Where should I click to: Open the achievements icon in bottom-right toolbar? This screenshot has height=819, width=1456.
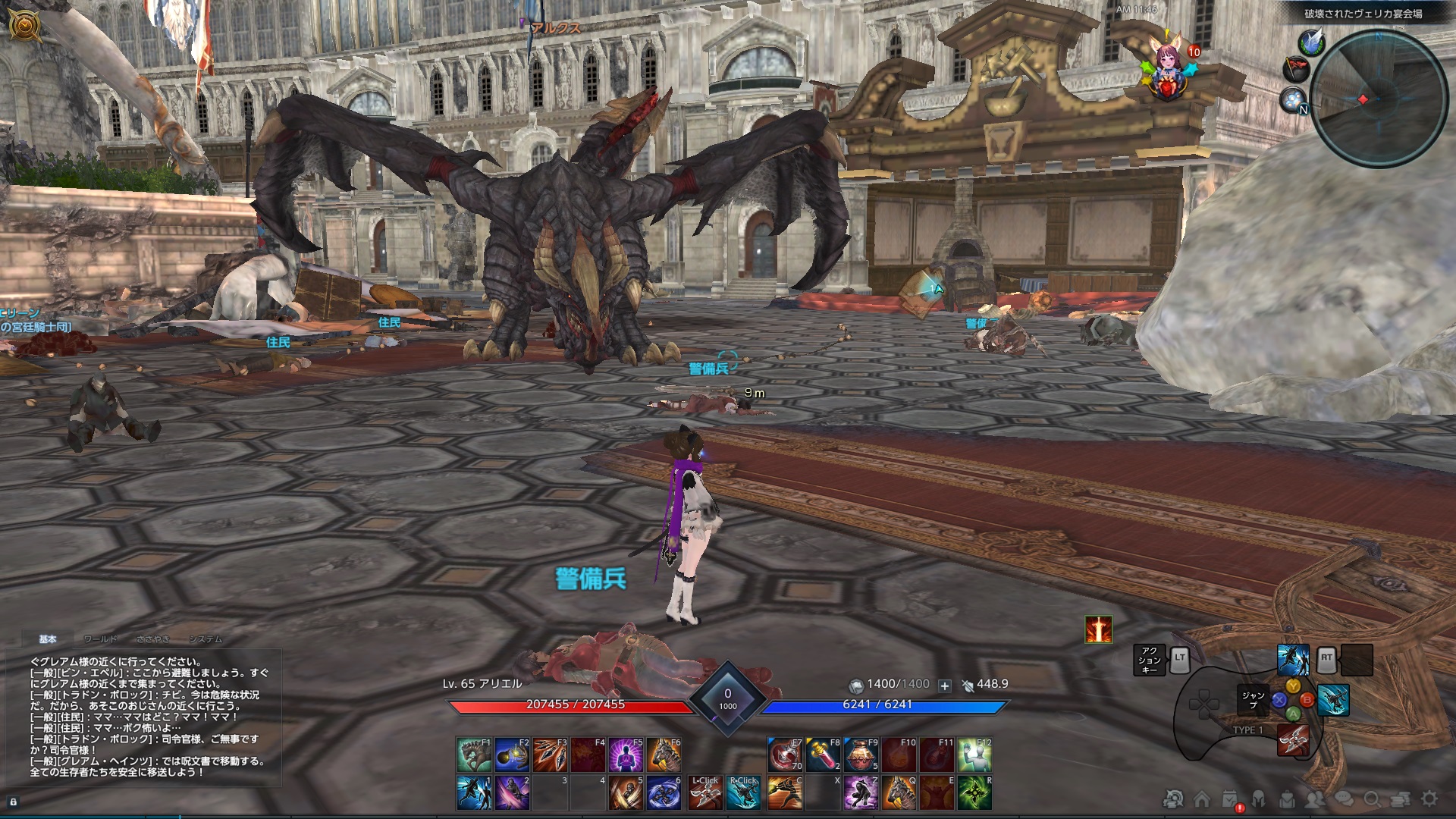pos(1172,798)
